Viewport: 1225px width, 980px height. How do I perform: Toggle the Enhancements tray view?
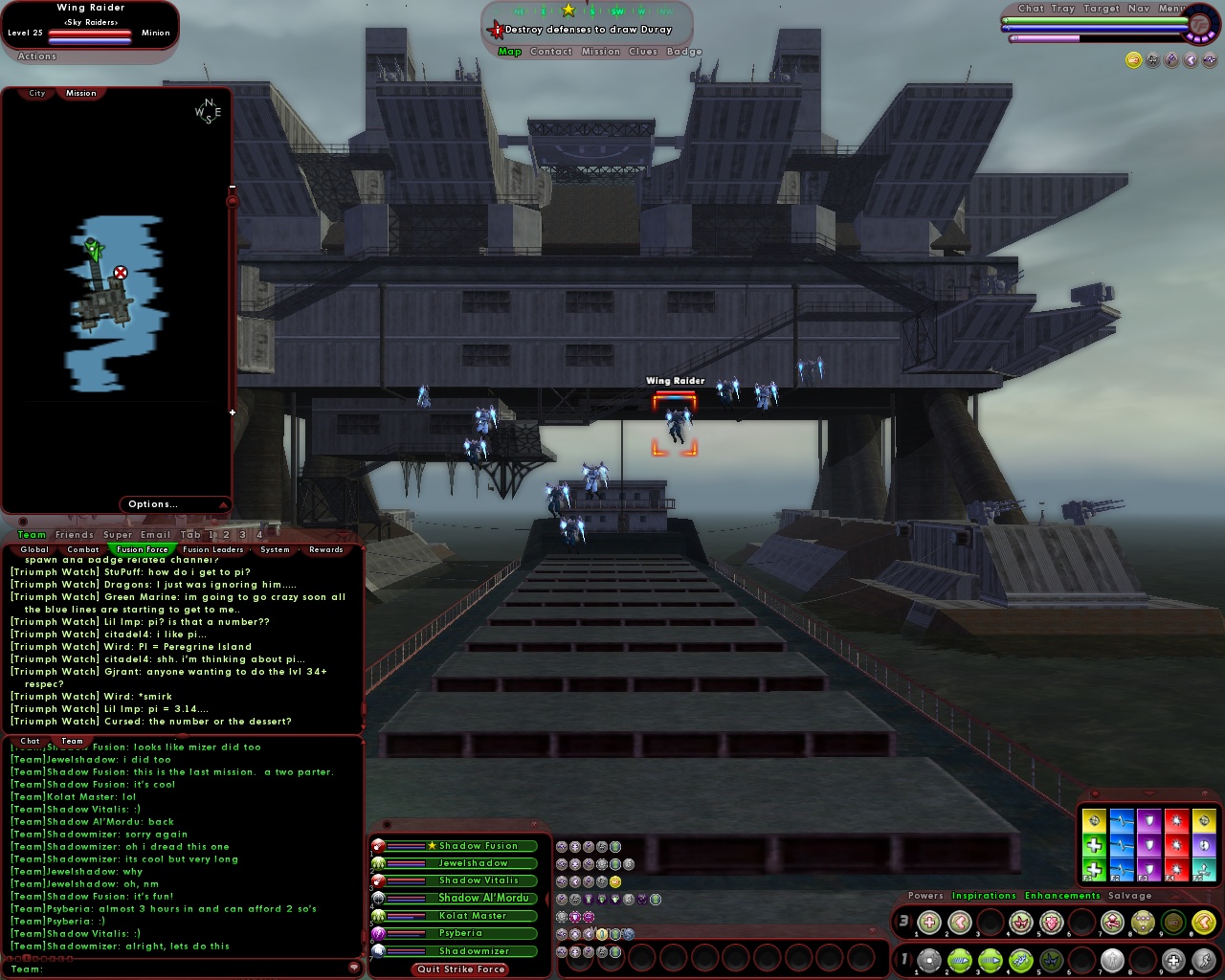point(1062,896)
